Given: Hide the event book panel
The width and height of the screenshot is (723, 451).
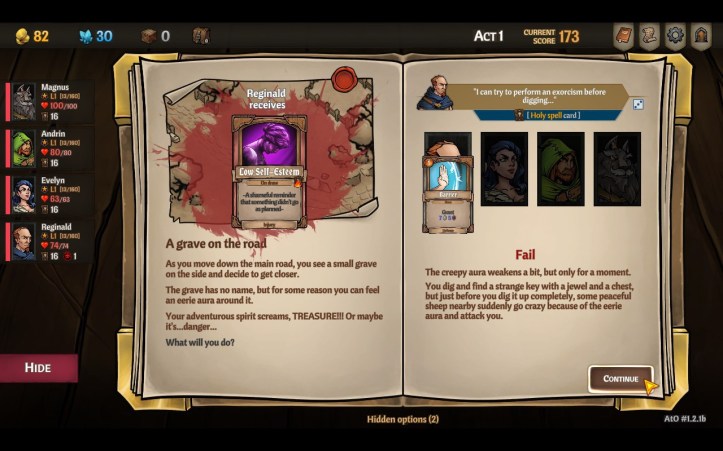Looking at the screenshot, I should (x=38, y=368).
